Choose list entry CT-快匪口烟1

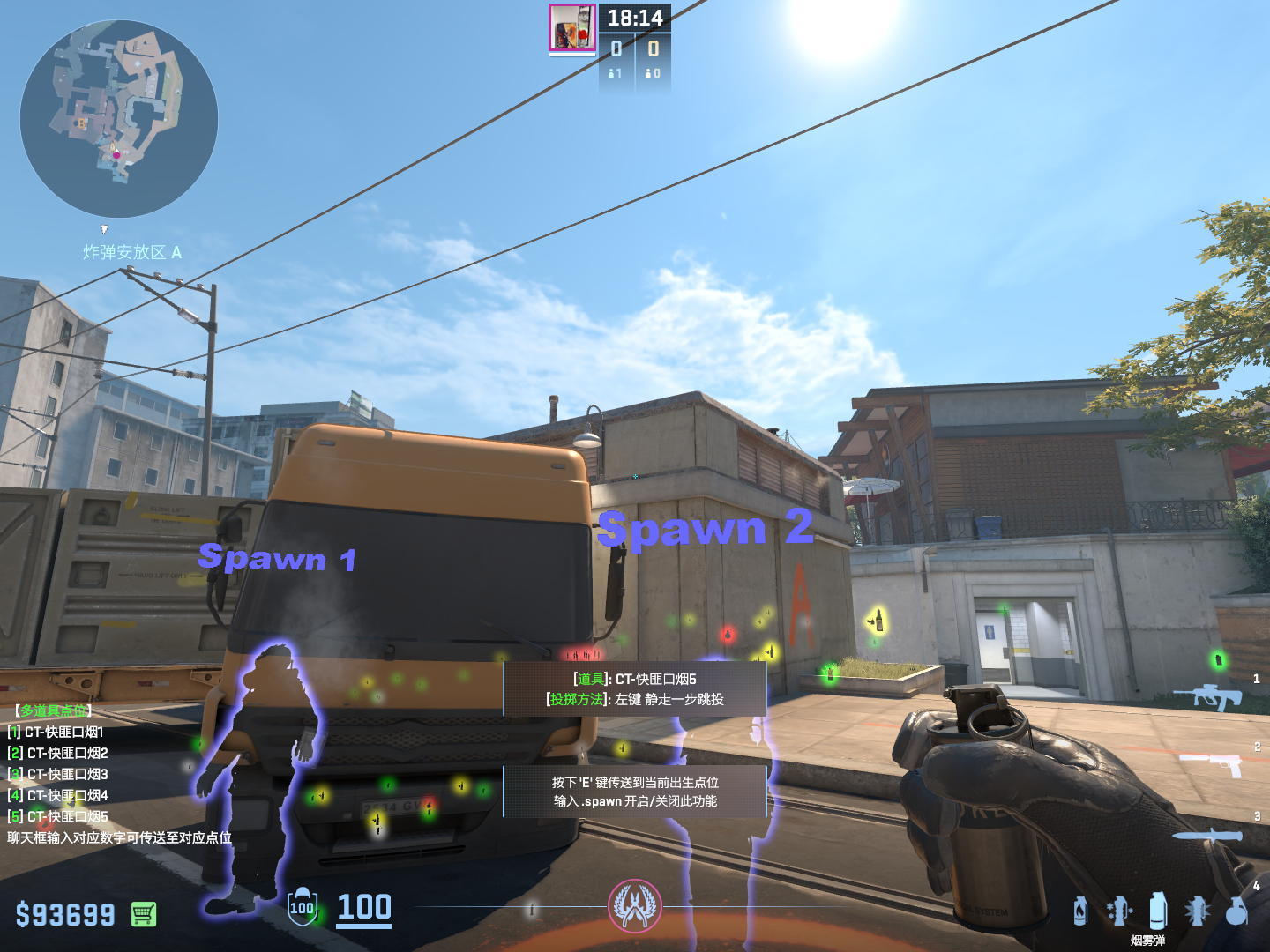(x=56, y=732)
